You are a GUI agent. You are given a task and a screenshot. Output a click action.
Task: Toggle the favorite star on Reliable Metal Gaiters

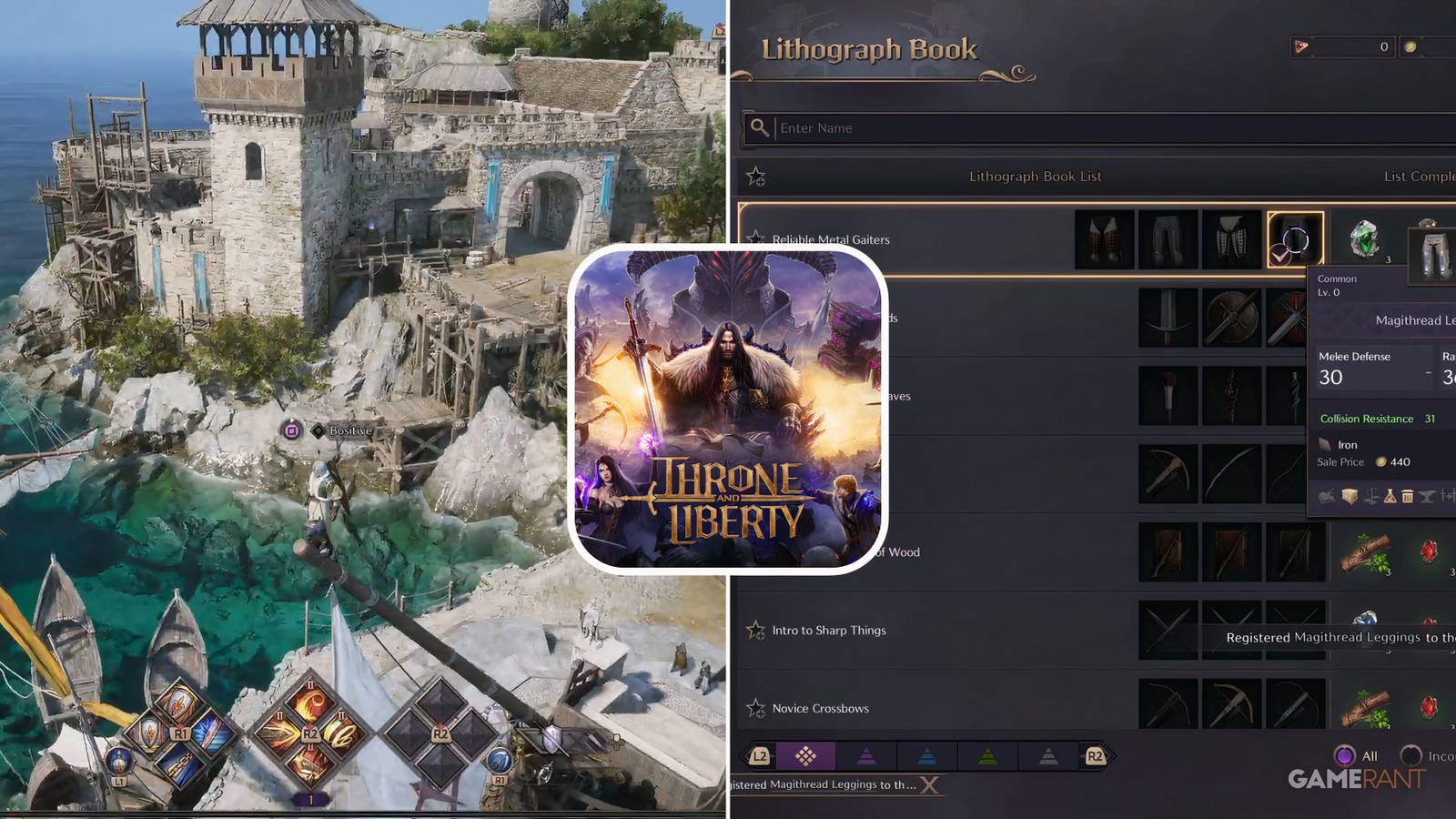[756, 239]
